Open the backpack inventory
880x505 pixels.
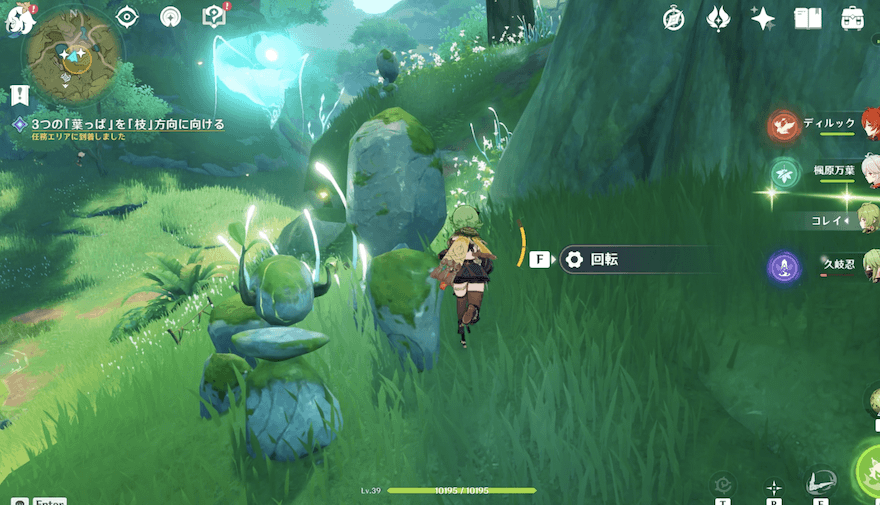pos(852,18)
